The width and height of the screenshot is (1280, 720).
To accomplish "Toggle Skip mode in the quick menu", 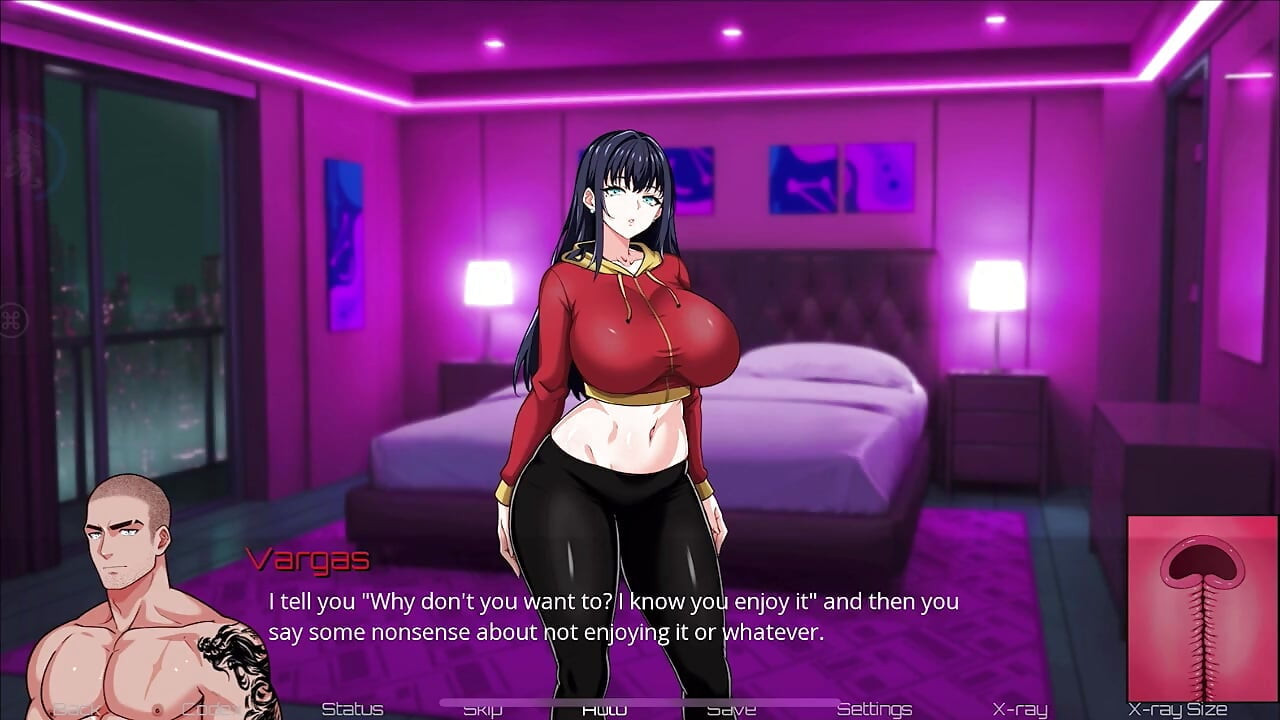I will tap(483, 708).
